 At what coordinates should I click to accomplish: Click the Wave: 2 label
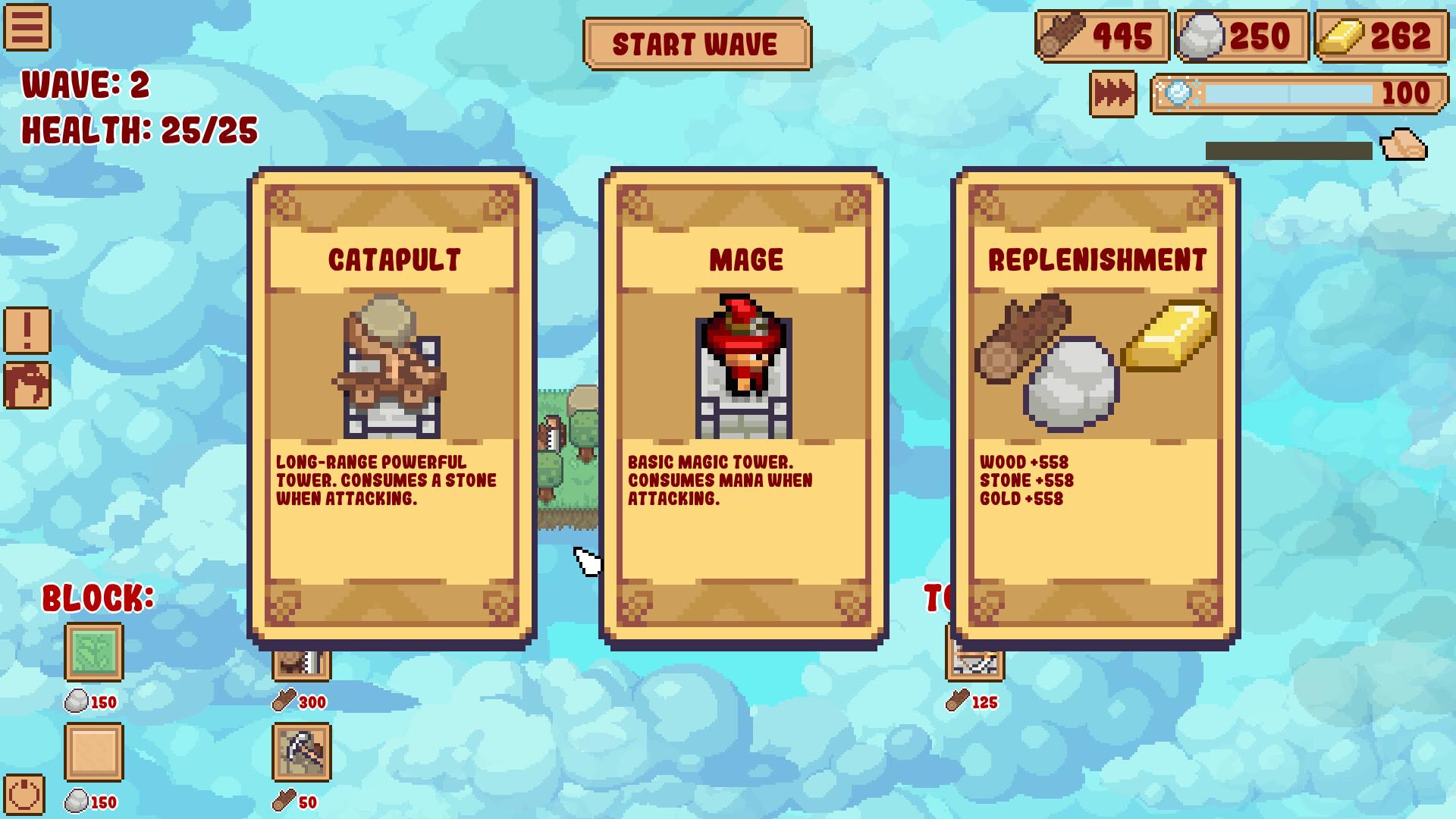click(x=86, y=86)
